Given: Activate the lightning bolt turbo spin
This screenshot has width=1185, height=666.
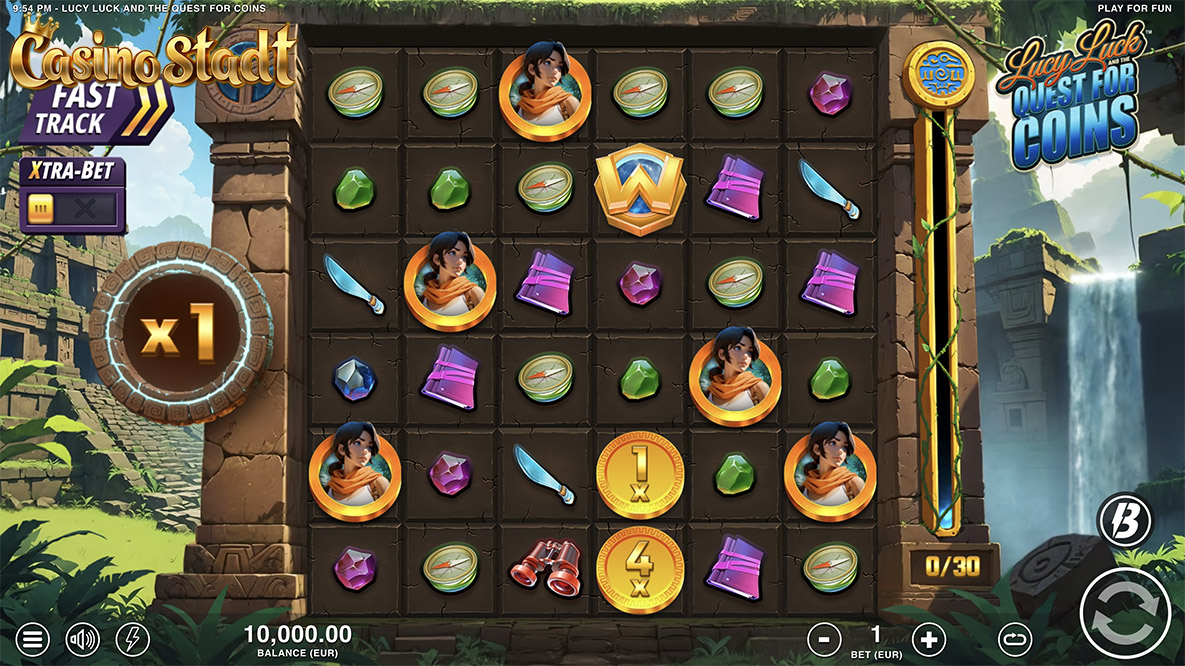Looking at the screenshot, I should tap(132, 638).
